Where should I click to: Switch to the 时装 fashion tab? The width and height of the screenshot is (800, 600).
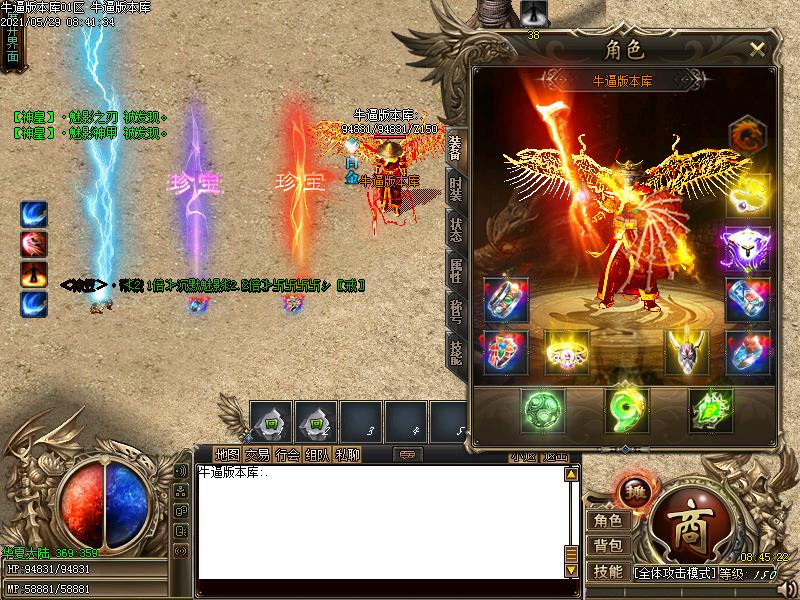[x=455, y=189]
